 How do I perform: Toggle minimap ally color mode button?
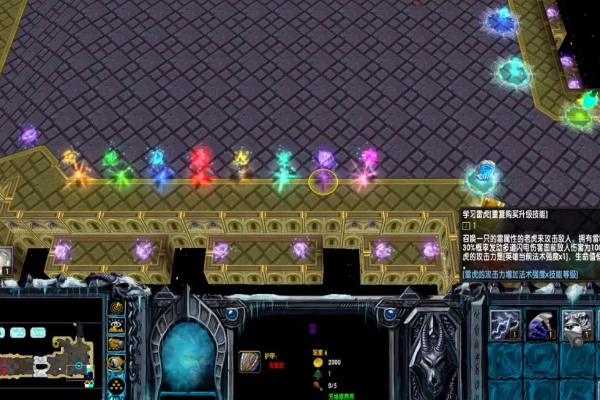pos(116,345)
